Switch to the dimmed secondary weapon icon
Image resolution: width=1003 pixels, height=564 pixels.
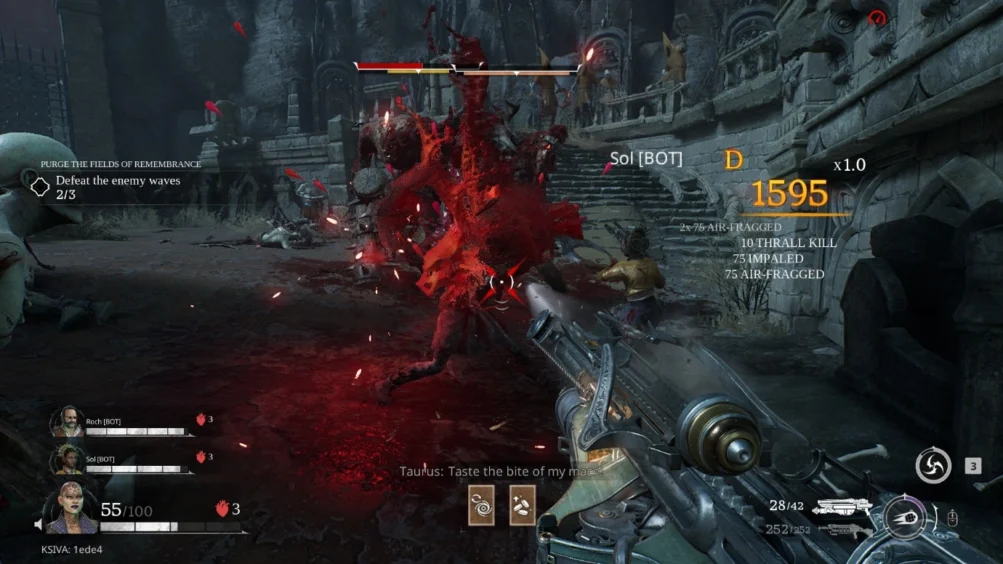[x=842, y=529]
